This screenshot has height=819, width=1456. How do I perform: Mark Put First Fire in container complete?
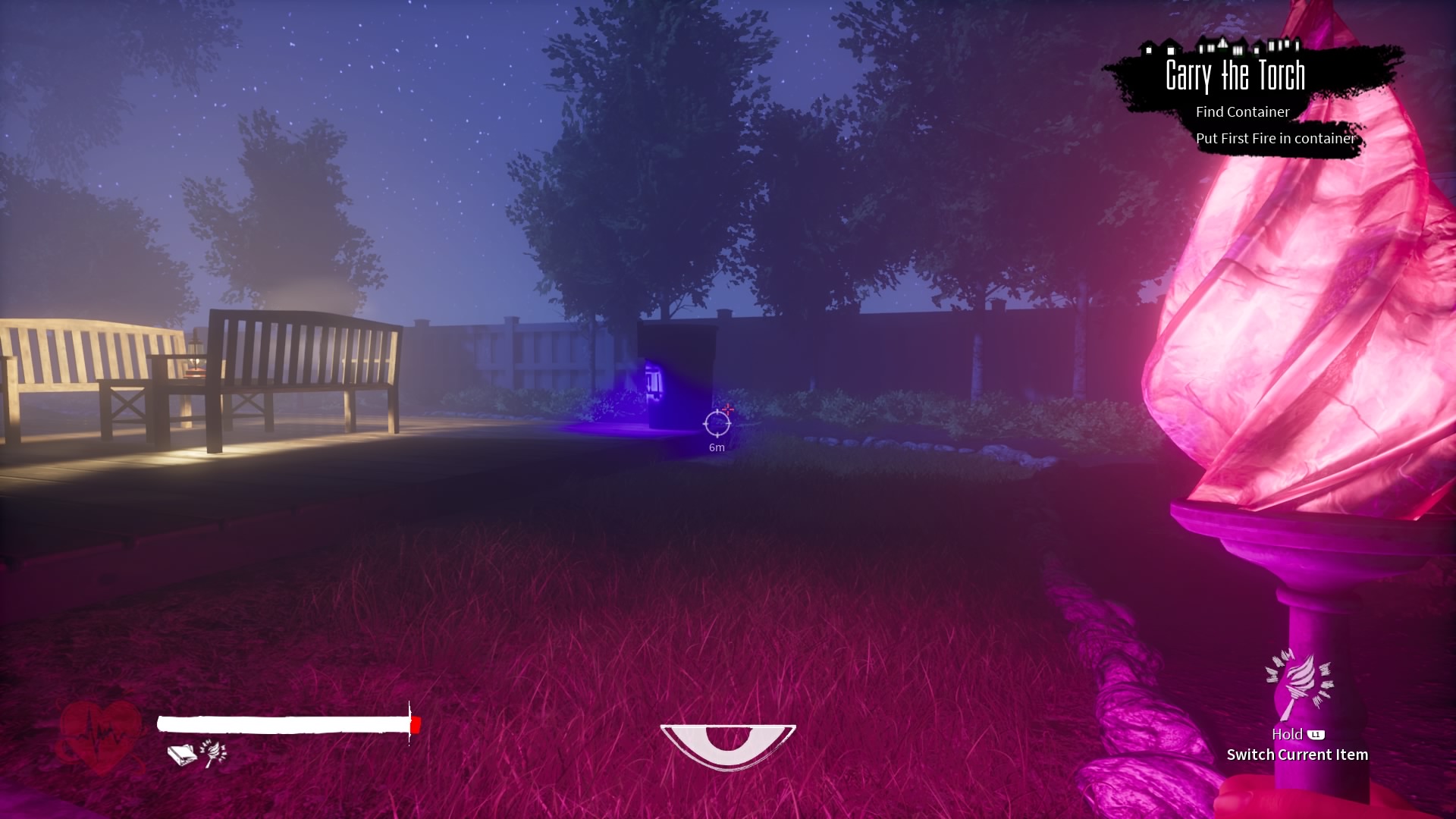pos(1276,139)
